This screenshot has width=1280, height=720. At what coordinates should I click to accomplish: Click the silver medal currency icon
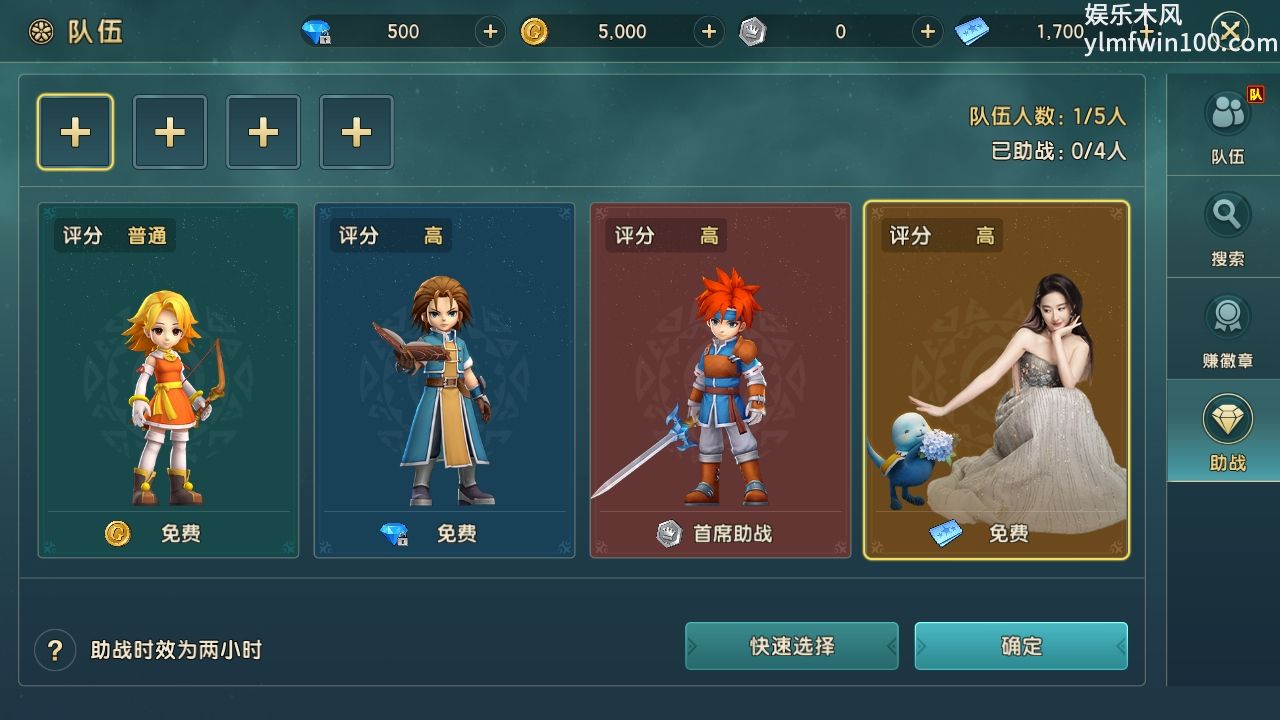point(753,31)
